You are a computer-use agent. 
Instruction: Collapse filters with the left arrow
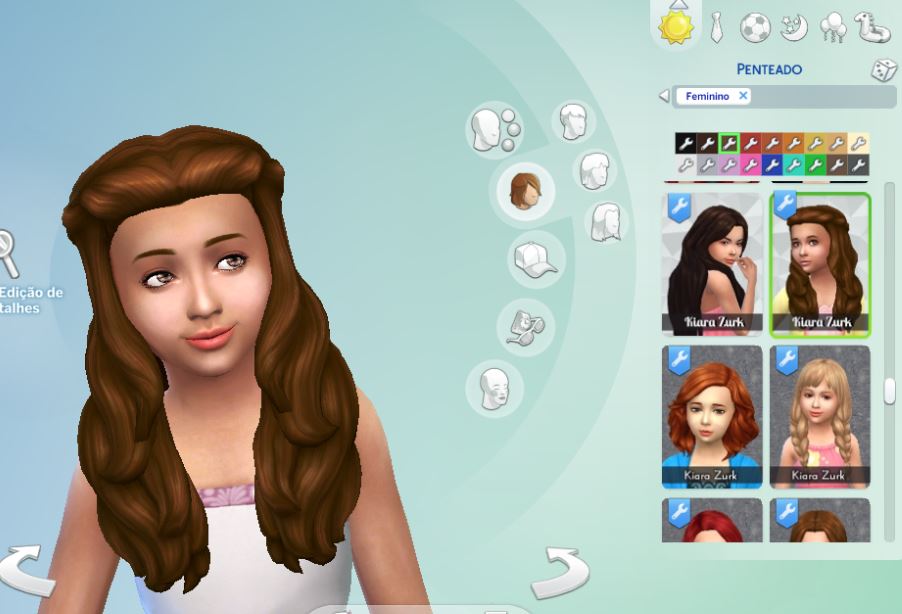pyautogui.click(x=664, y=96)
